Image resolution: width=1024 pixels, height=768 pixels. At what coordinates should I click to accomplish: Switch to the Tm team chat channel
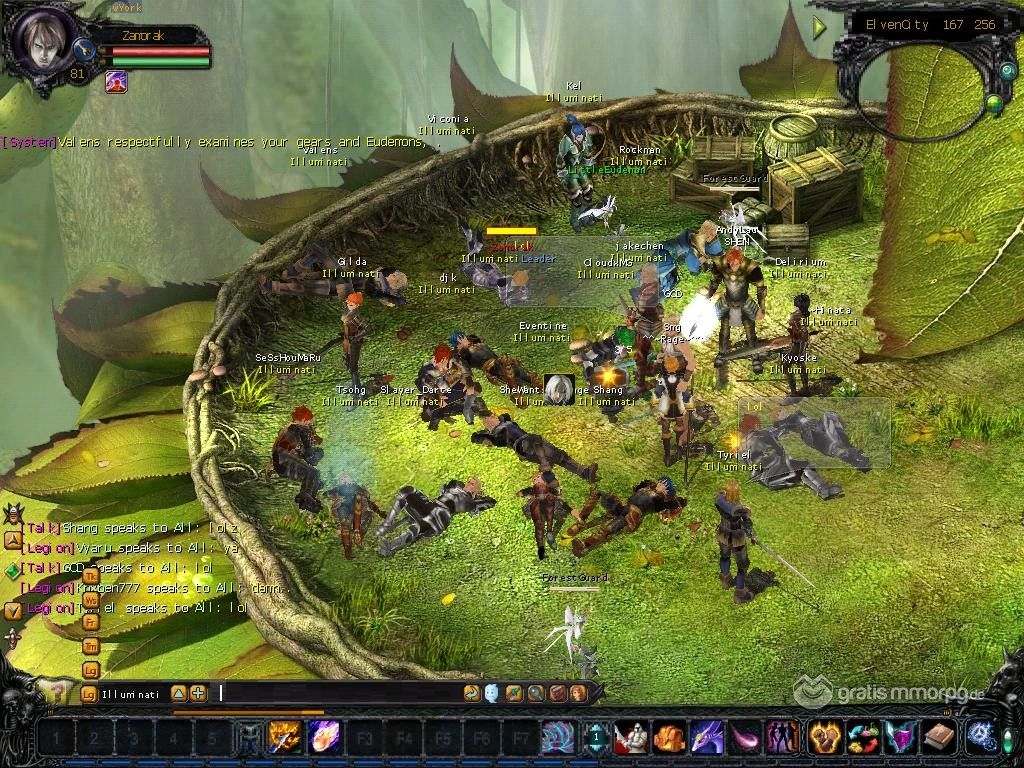coord(90,645)
